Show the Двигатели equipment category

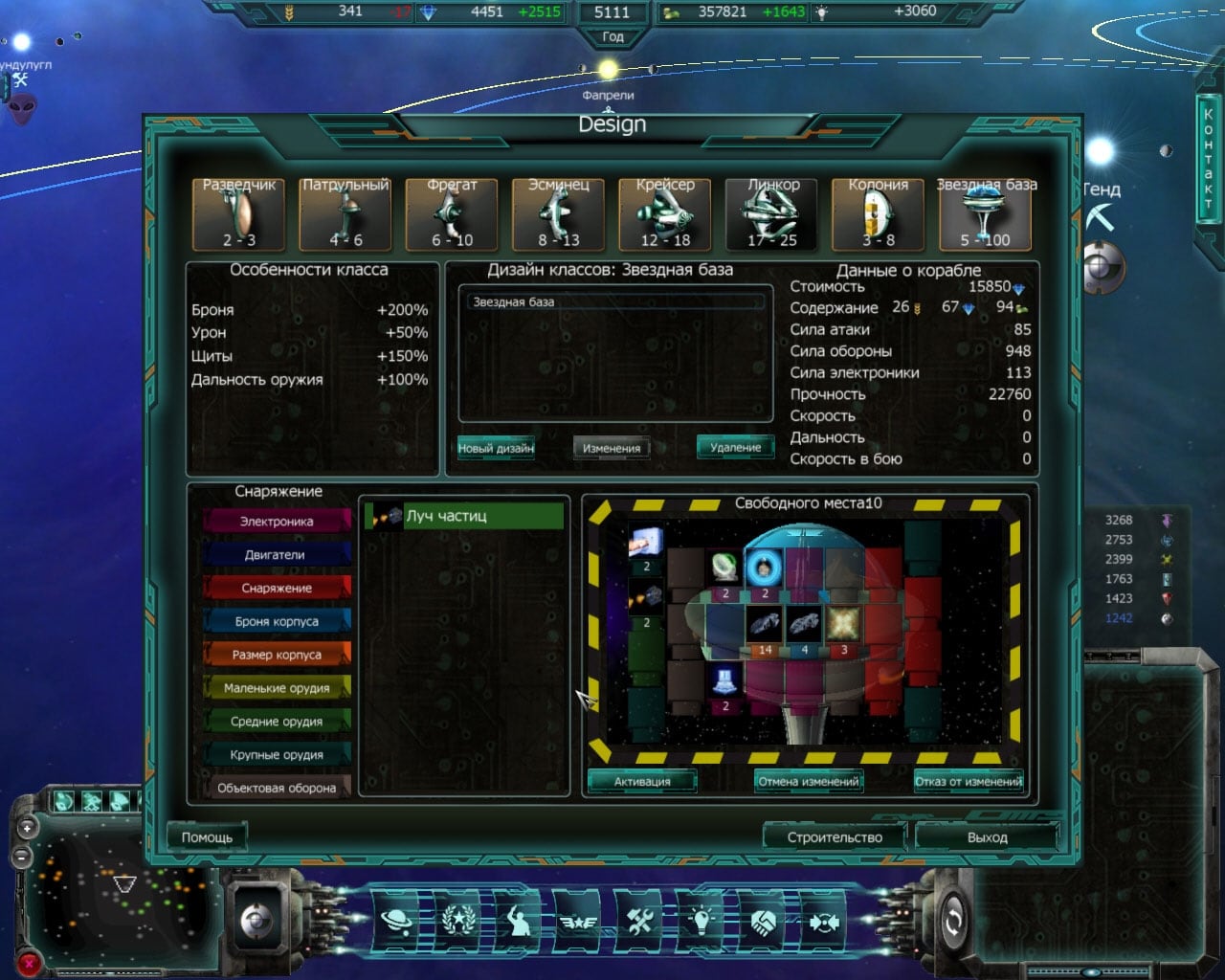277,555
